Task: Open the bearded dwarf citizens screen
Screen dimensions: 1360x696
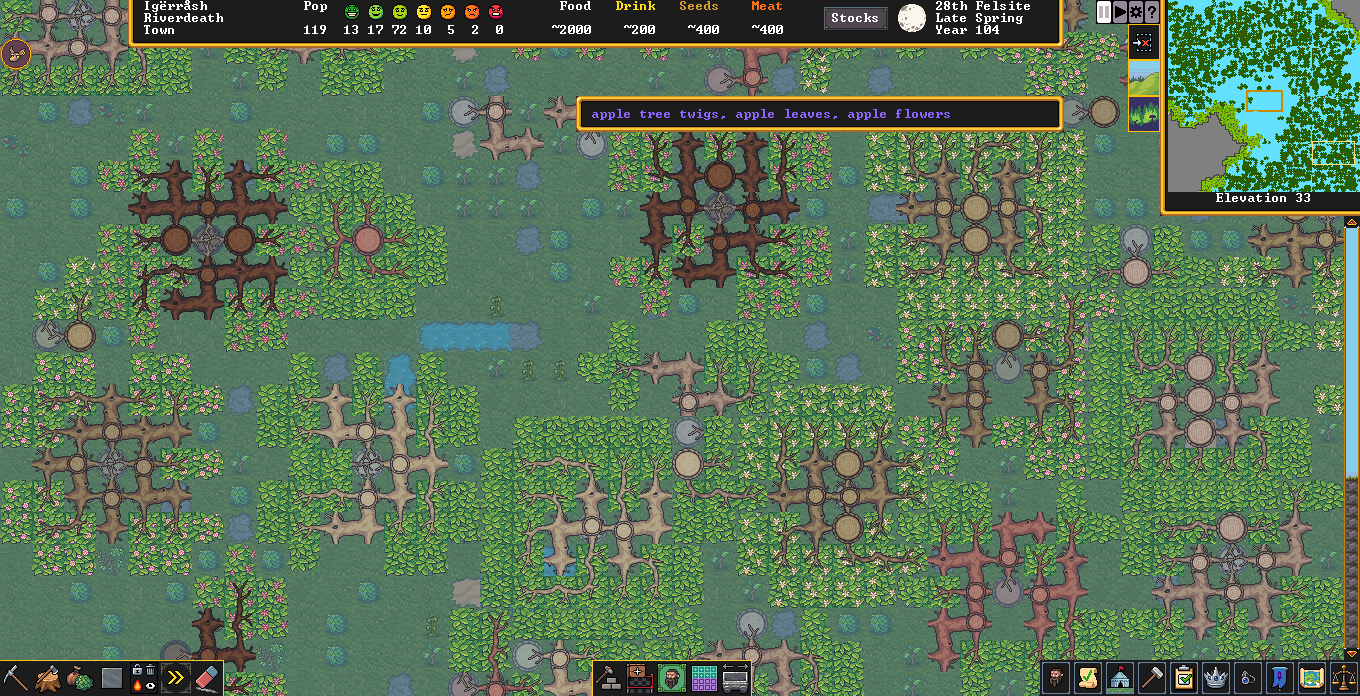Action: tap(1056, 678)
